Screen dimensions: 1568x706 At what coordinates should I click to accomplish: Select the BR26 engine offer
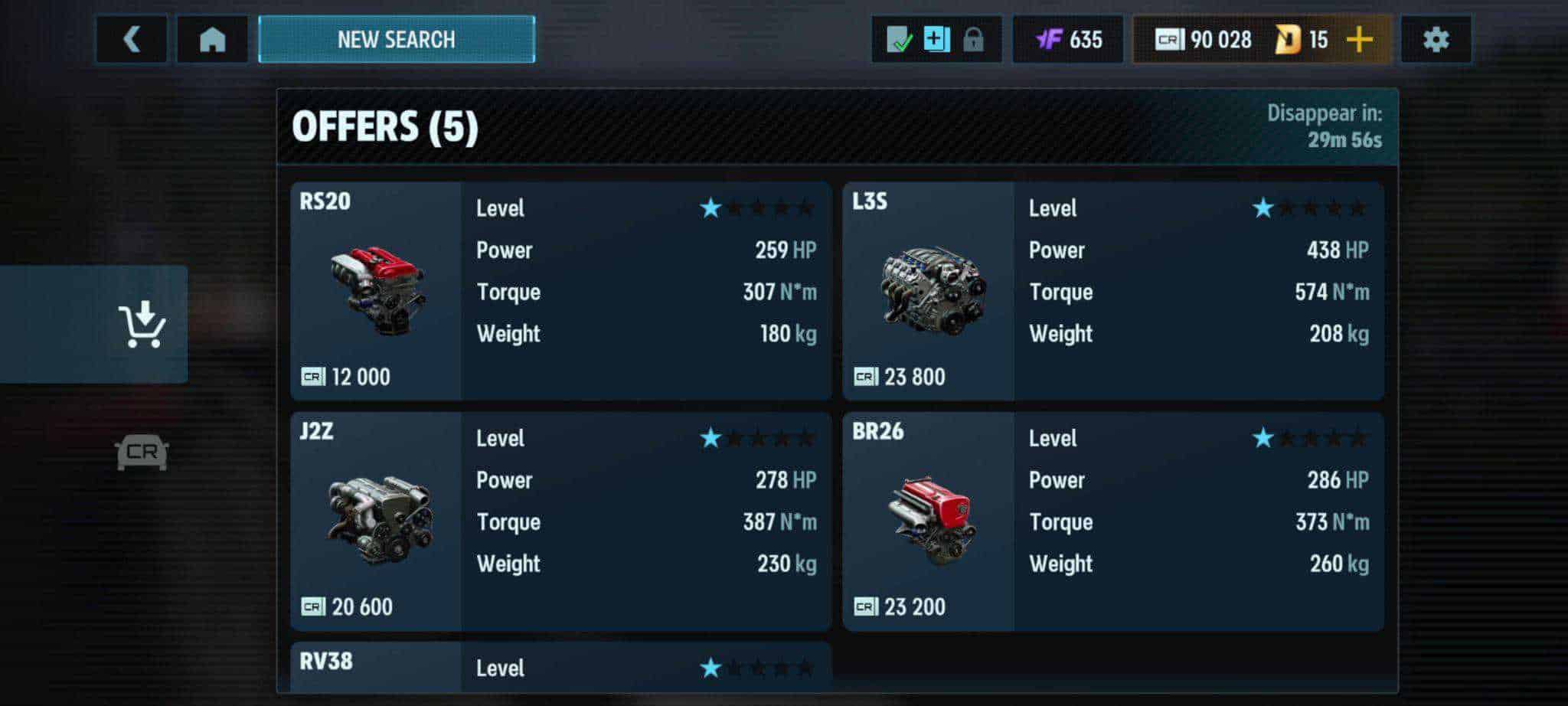pos(1112,521)
